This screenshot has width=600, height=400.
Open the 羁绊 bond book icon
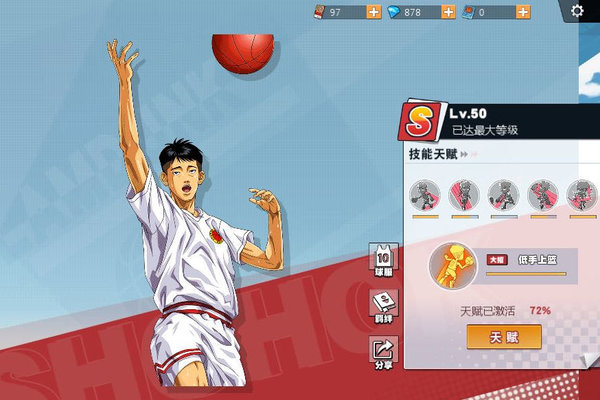[382, 303]
